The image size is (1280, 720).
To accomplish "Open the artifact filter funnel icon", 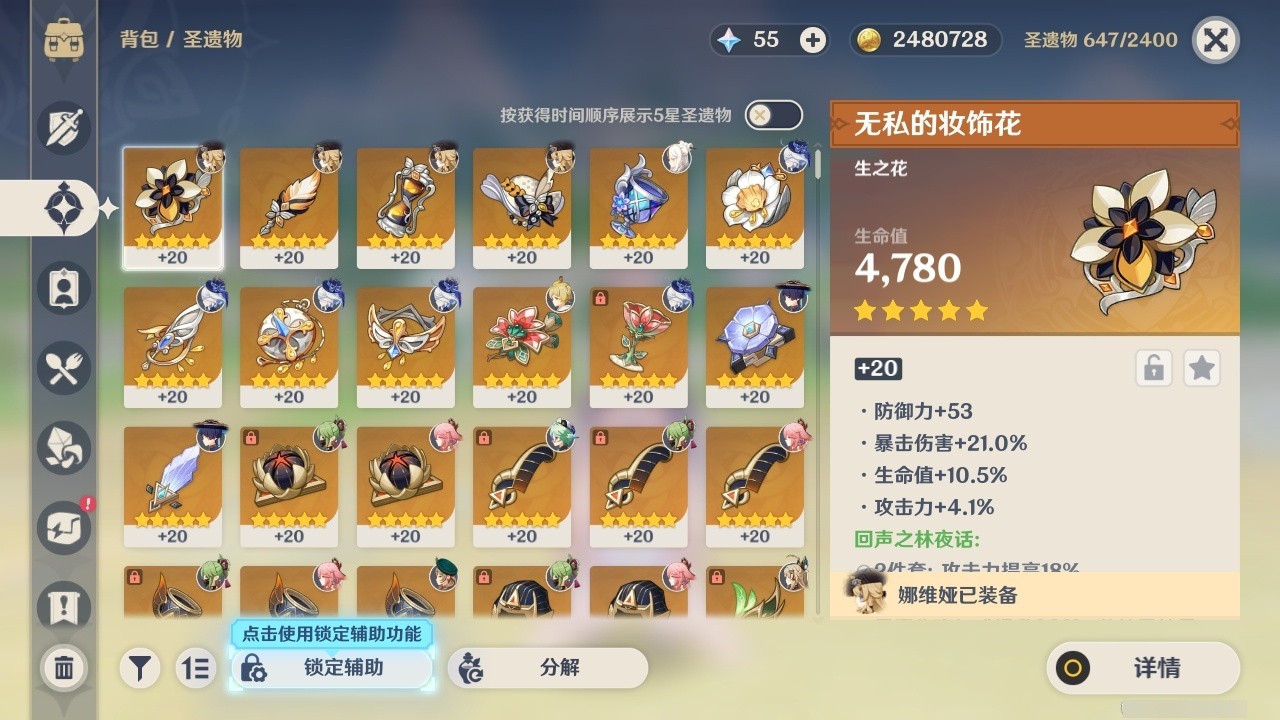I will 140,668.
